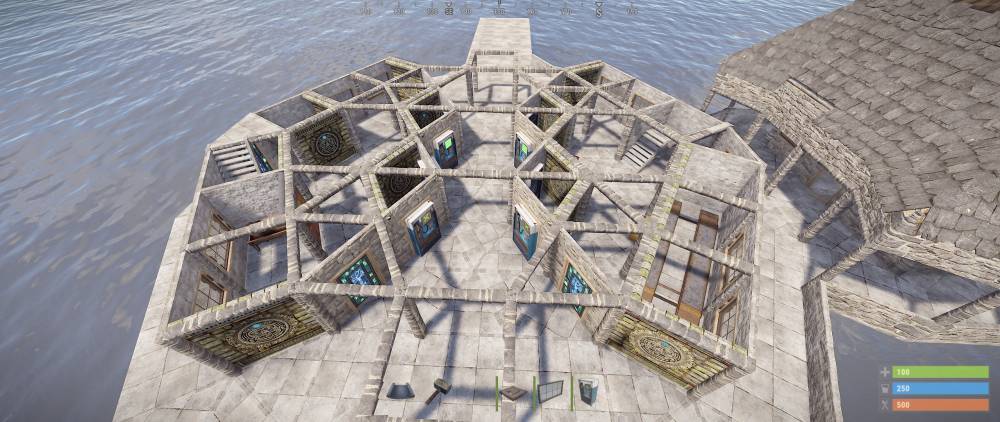
Task: Choose the glass window hotbar slot
Action: 548,391
